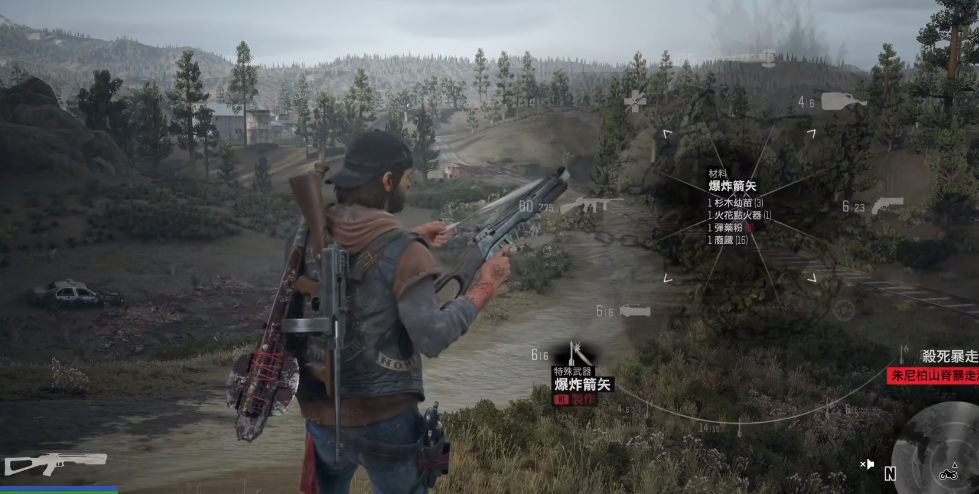Pick the molotov bottle slot
This screenshot has width=979, height=494.
point(839,100)
